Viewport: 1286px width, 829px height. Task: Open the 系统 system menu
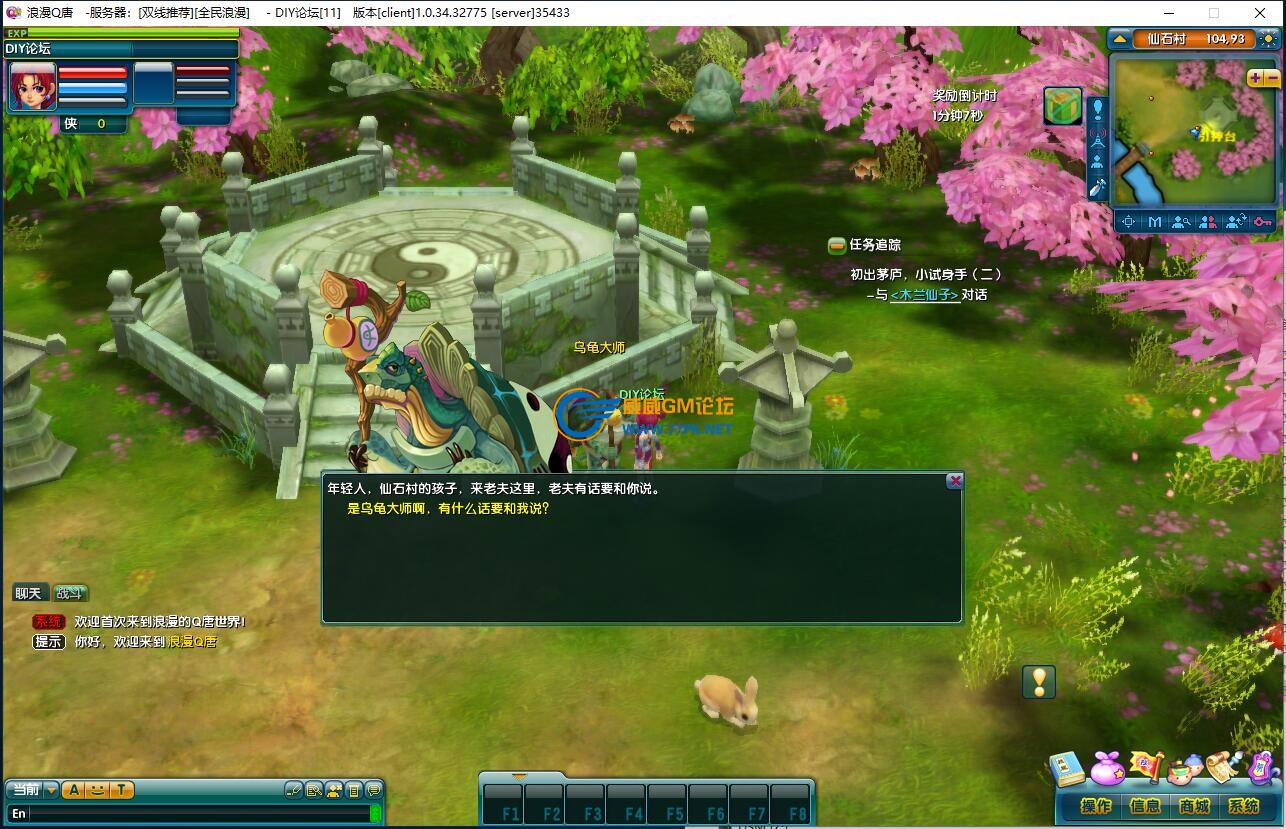1243,806
